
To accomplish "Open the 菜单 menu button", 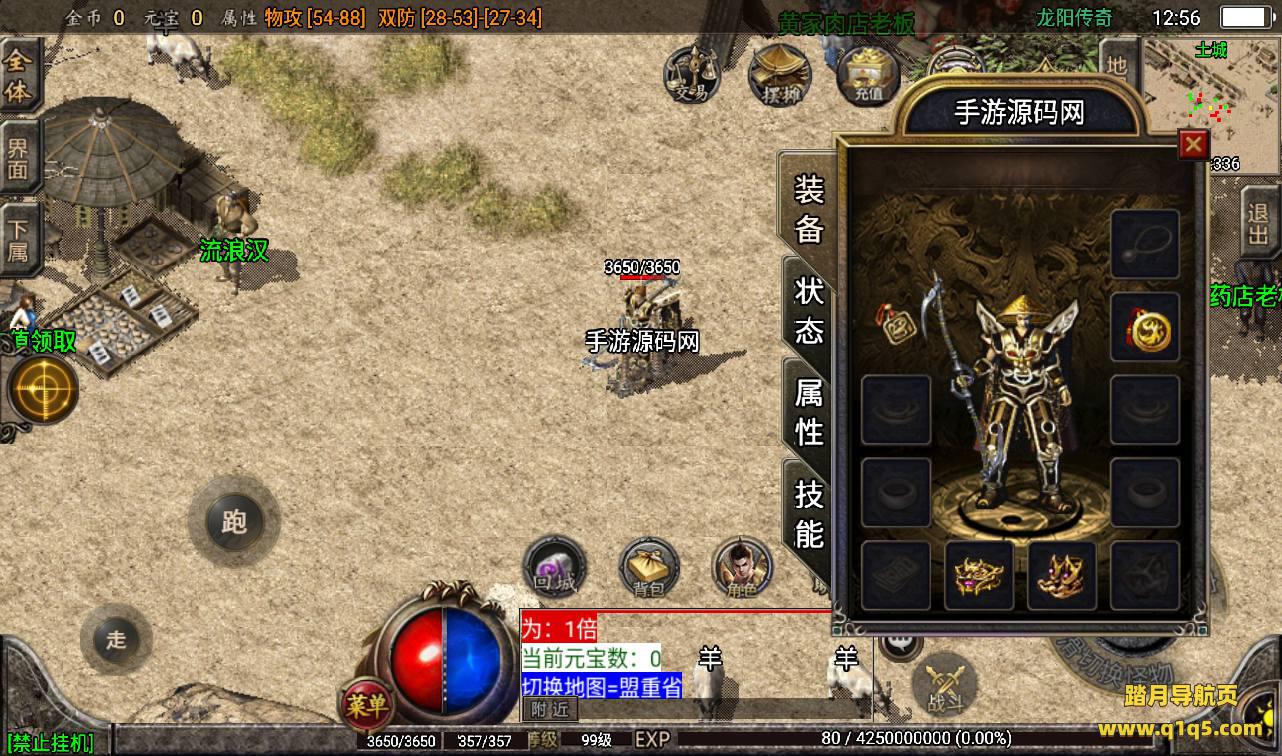I will [x=366, y=706].
